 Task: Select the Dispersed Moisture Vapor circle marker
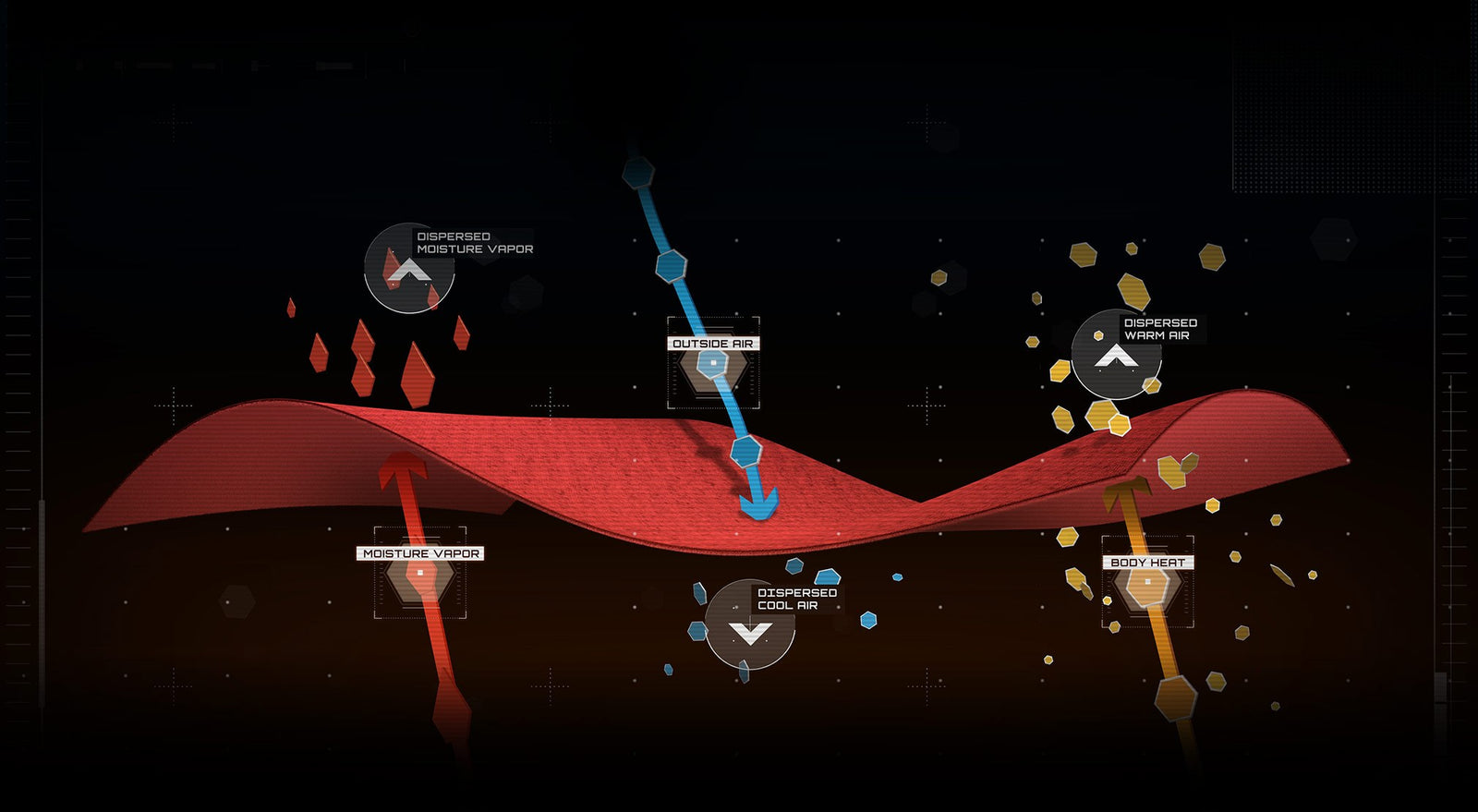point(409,269)
